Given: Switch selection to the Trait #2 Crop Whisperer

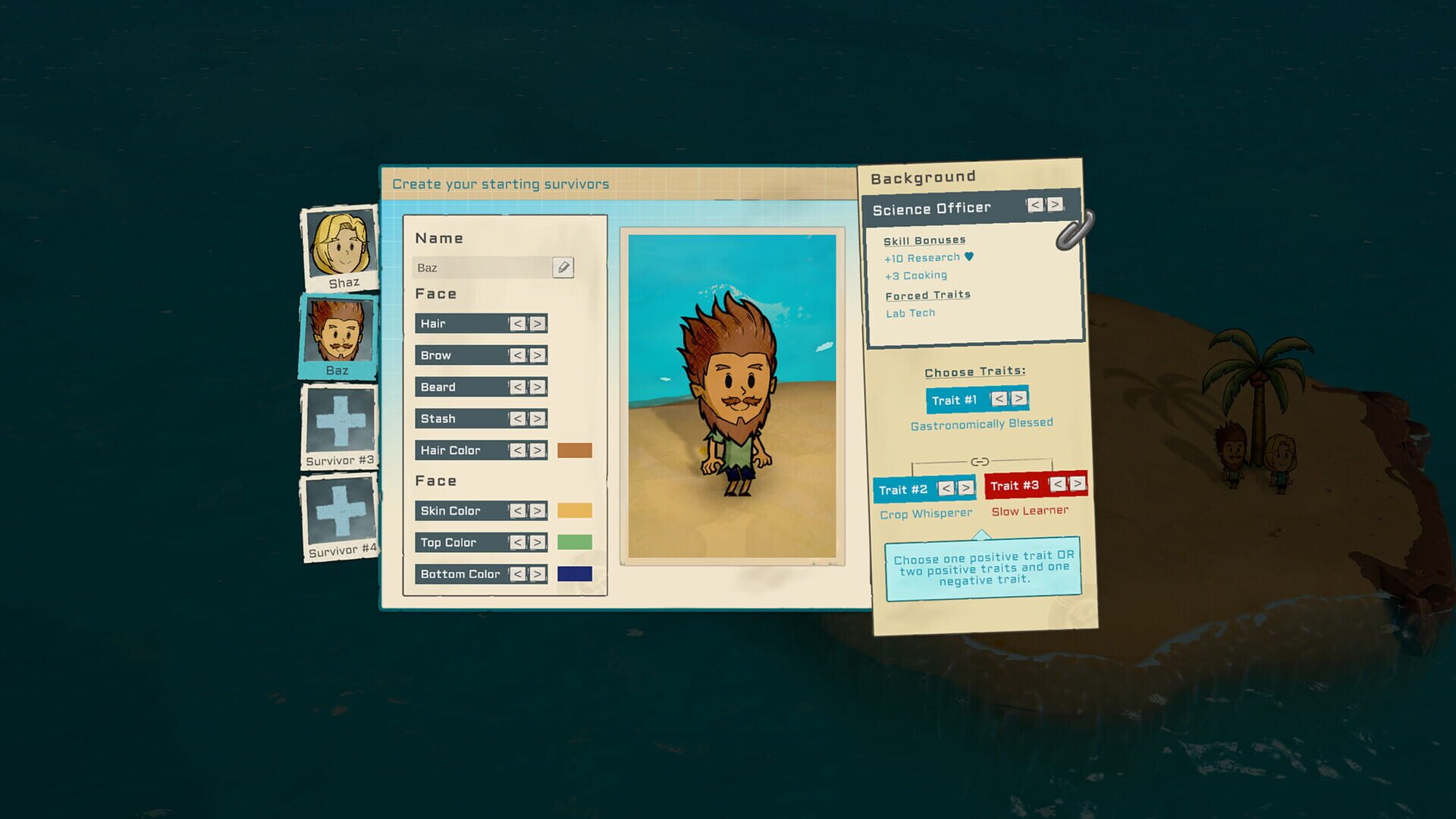Looking at the screenshot, I should tap(904, 489).
